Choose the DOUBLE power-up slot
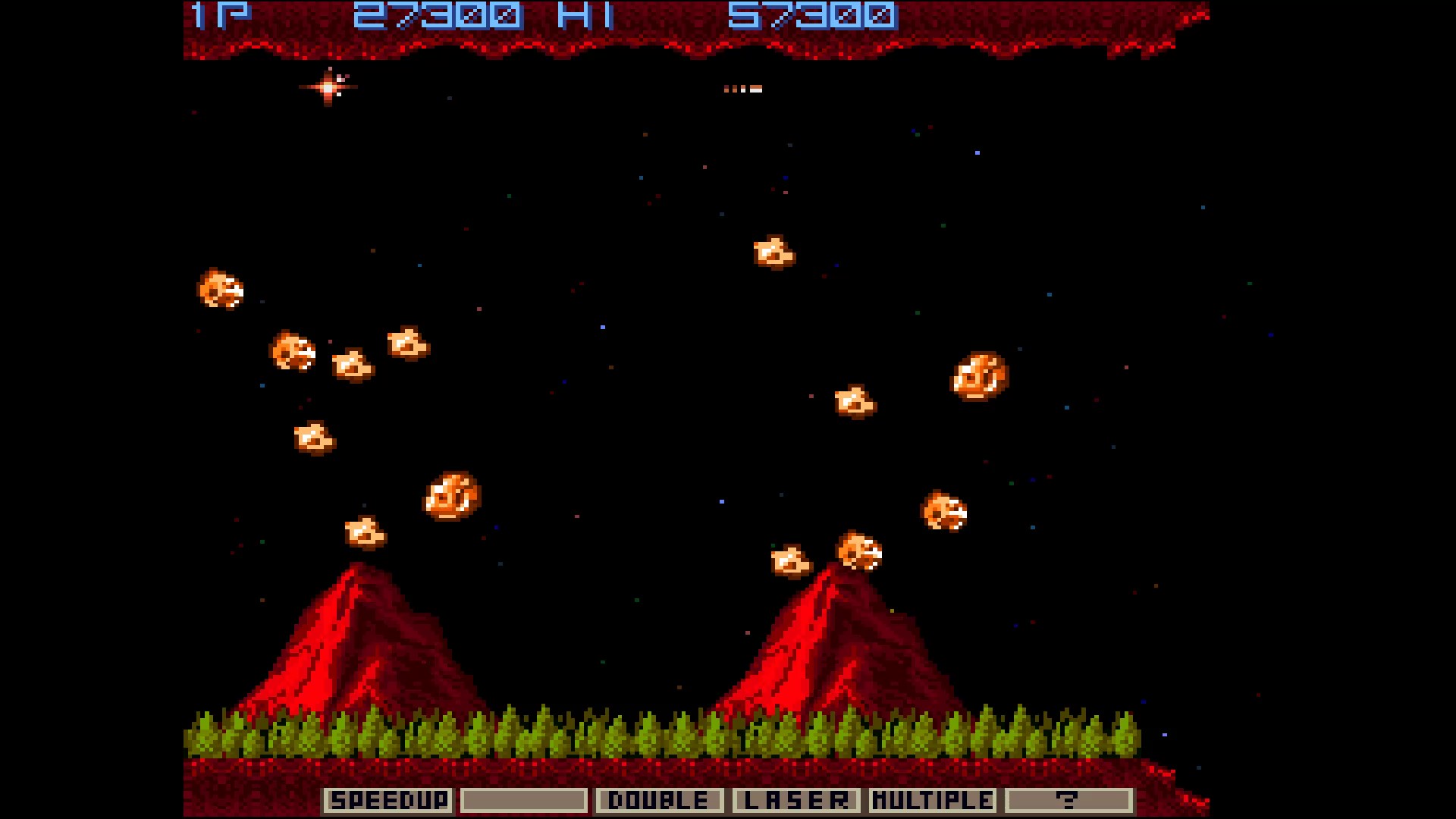The height and width of the screenshot is (819, 1456). click(x=659, y=800)
